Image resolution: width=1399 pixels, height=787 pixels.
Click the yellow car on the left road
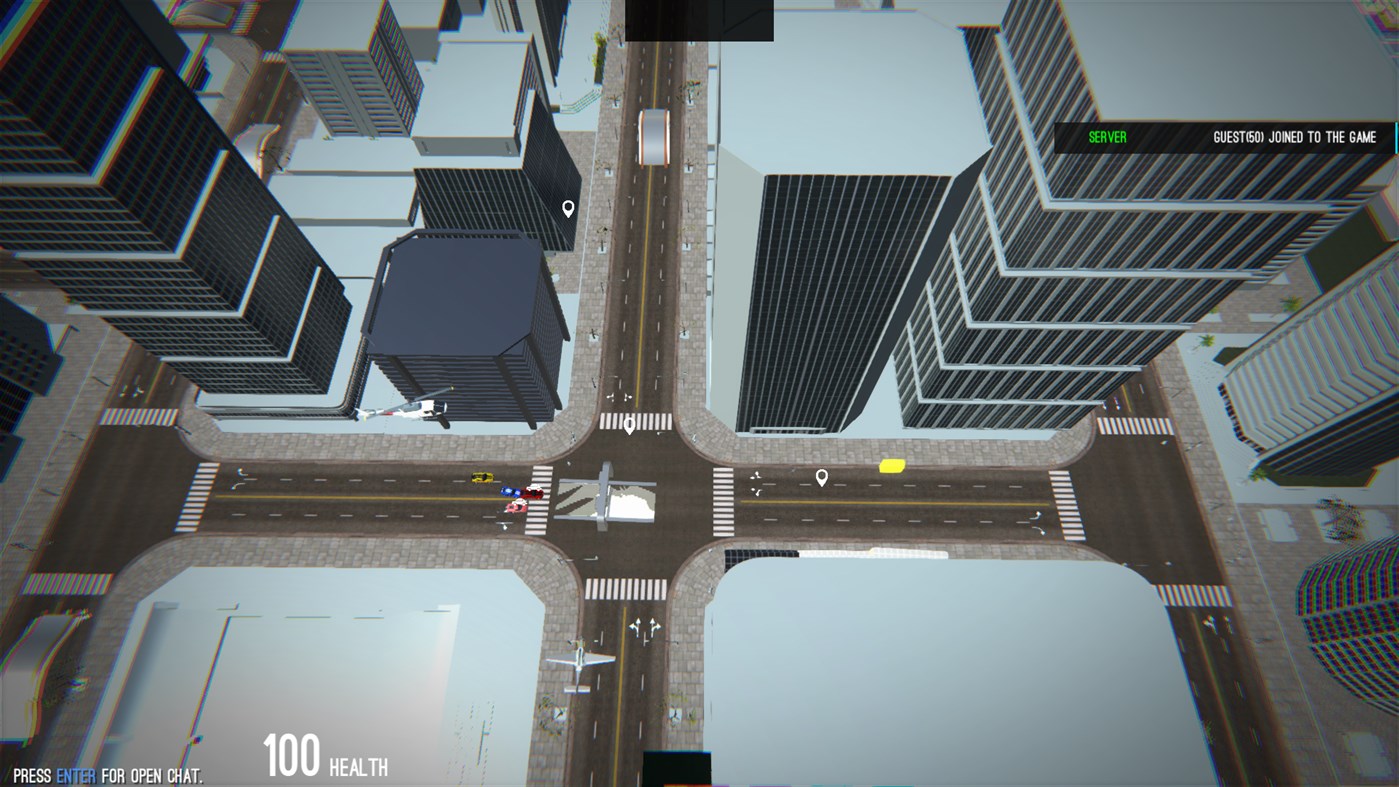coord(481,476)
